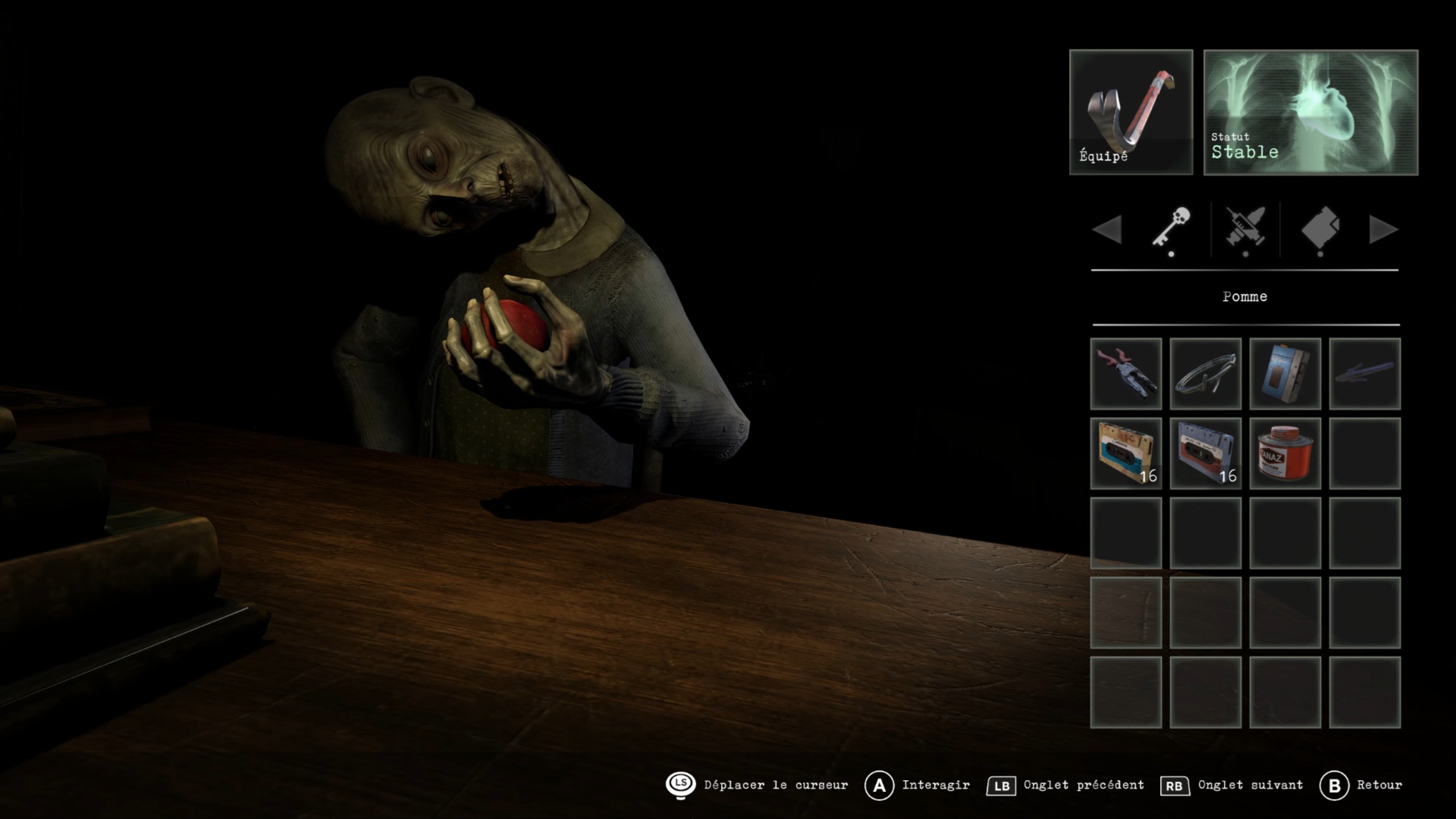Advance tabs with the right arrow
Screen dimensions: 1456x819
[x=1383, y=230]
